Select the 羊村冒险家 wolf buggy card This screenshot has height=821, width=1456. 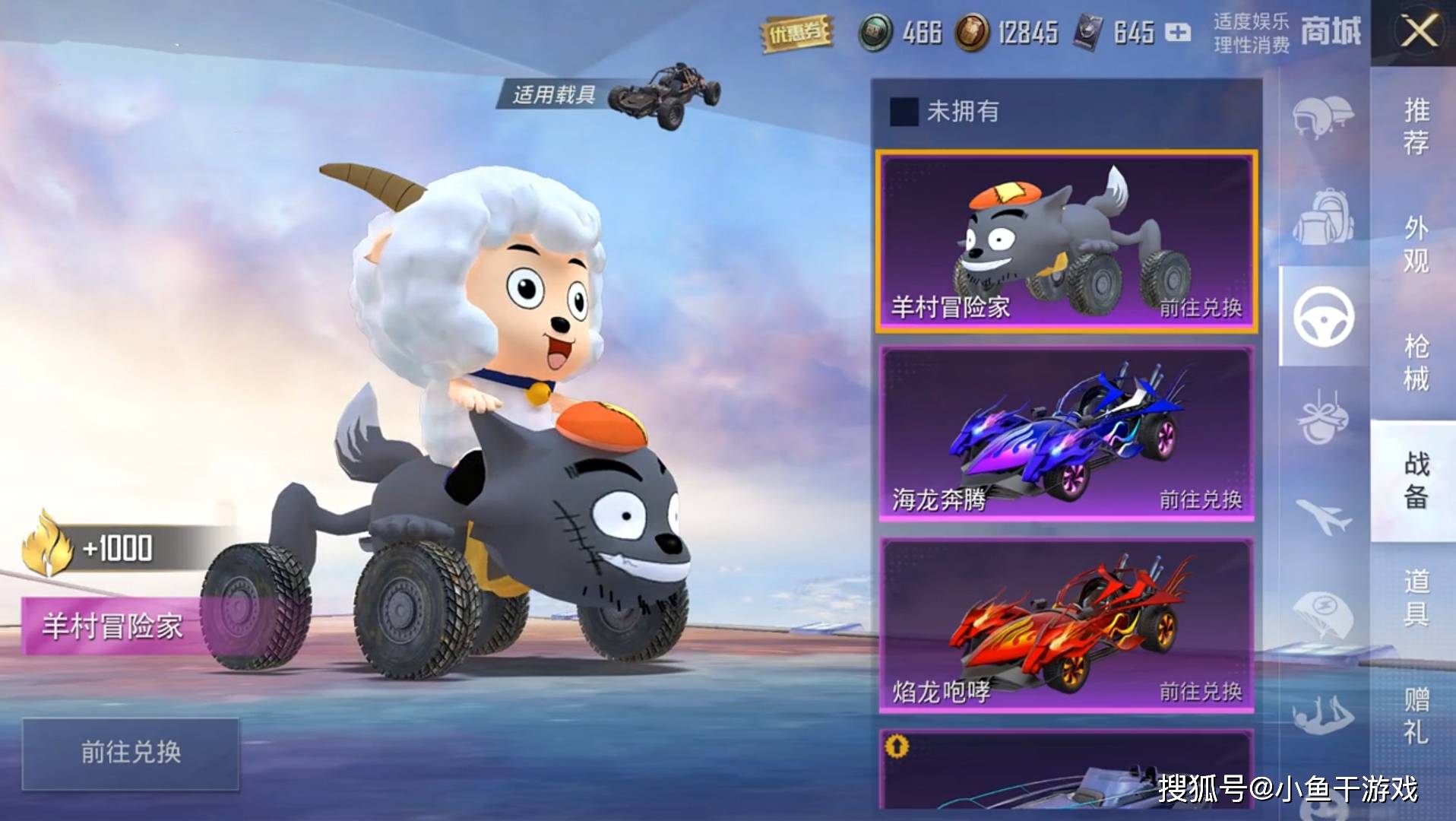1066,242
